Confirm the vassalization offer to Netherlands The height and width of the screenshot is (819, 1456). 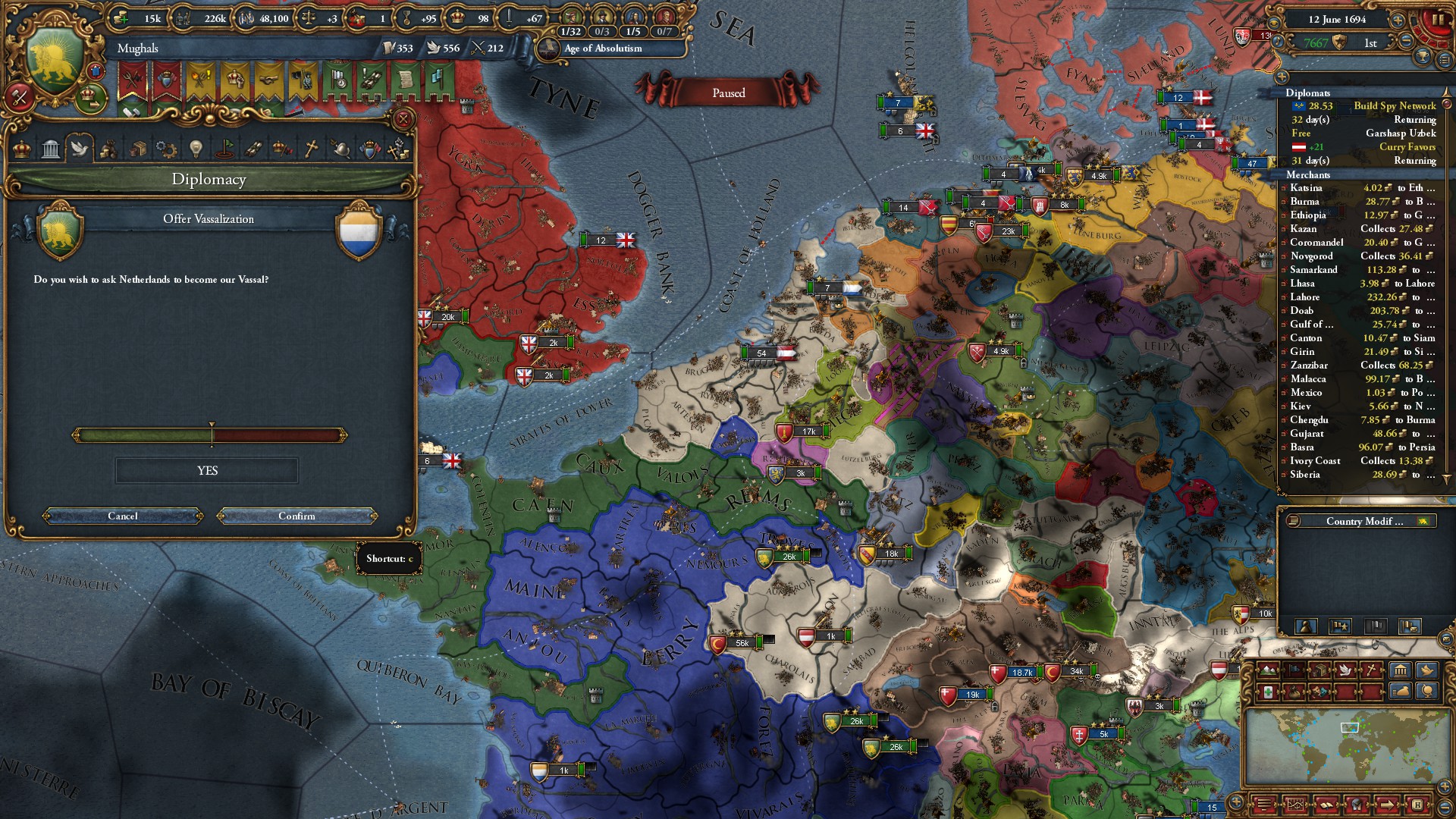[297, 516]
